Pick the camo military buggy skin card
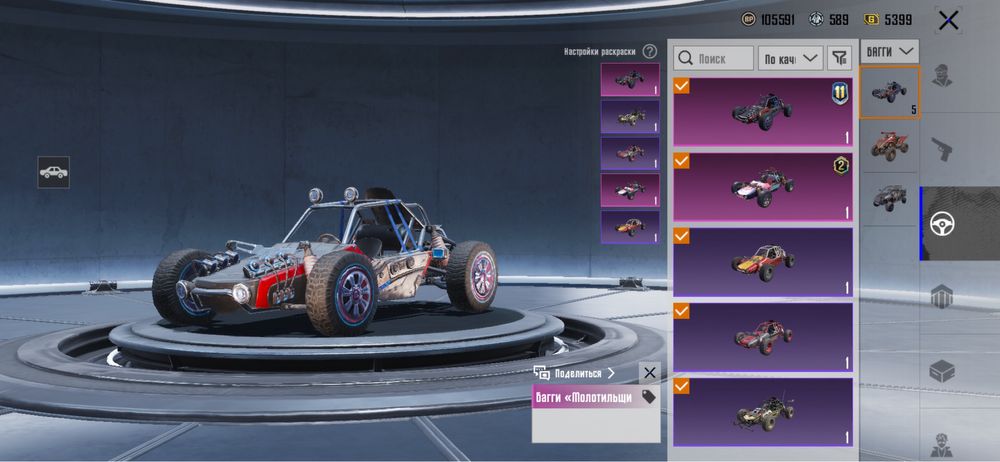Image resolution: width=1000 pixels, height=462 pixels. 763,411
